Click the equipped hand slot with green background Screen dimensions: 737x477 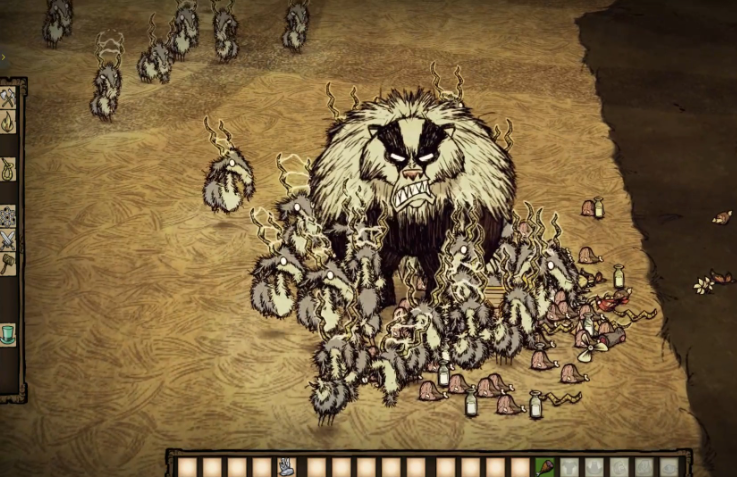tap(545, 466)
